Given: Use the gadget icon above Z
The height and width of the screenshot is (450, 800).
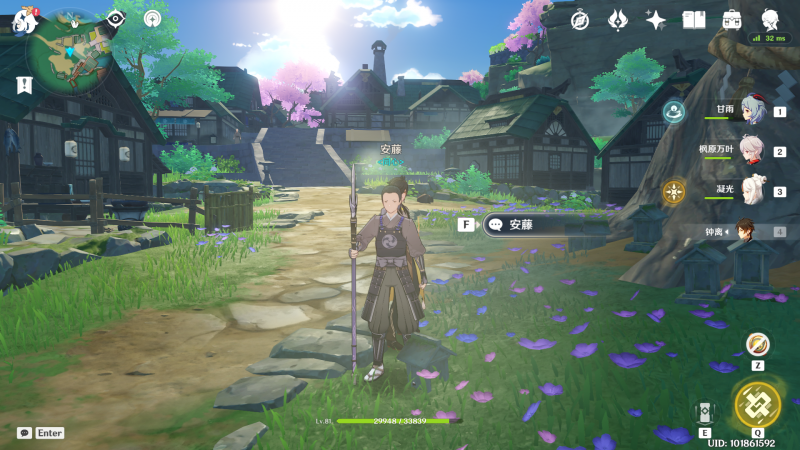Looking at the screenshot, I should [x=758, y=344].
